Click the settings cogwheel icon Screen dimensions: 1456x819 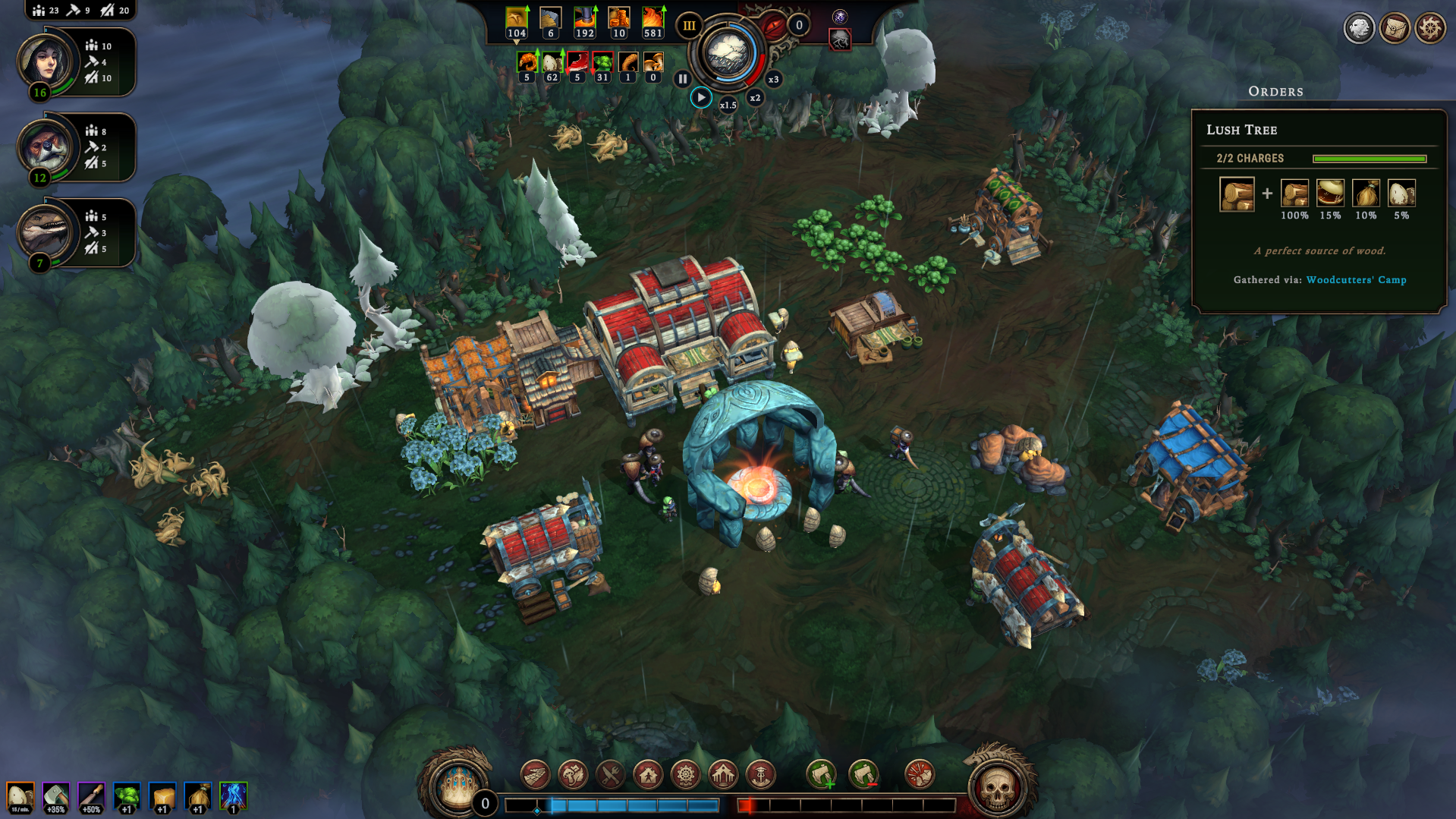click(1430, 29)
